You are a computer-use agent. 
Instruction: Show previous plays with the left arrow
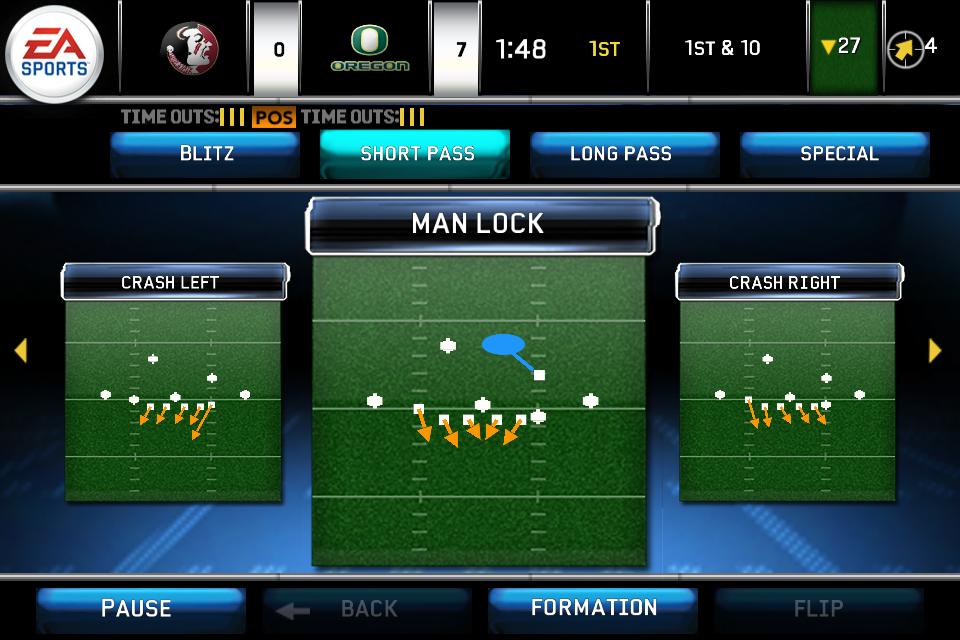tap(20, 350)
